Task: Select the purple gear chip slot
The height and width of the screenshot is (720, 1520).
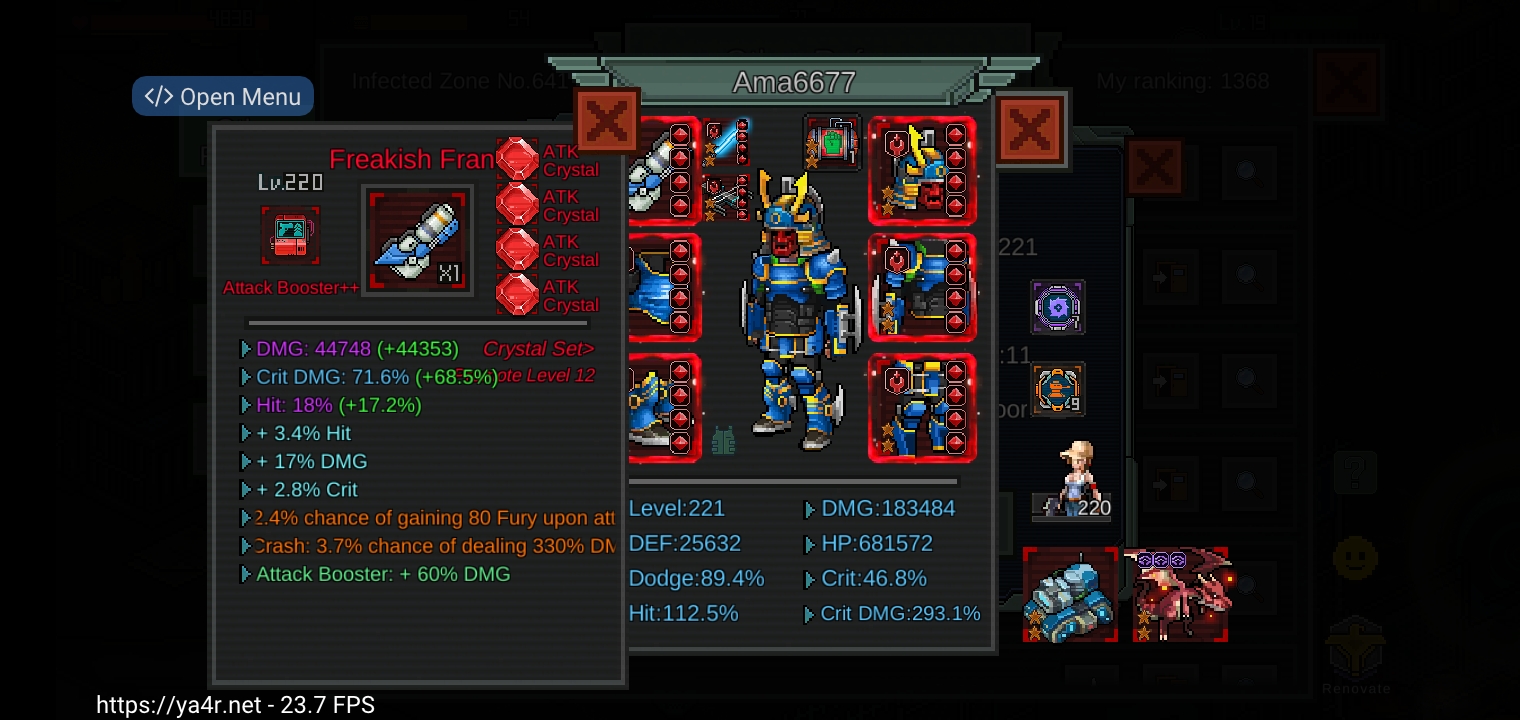Action: (1057, 307)
